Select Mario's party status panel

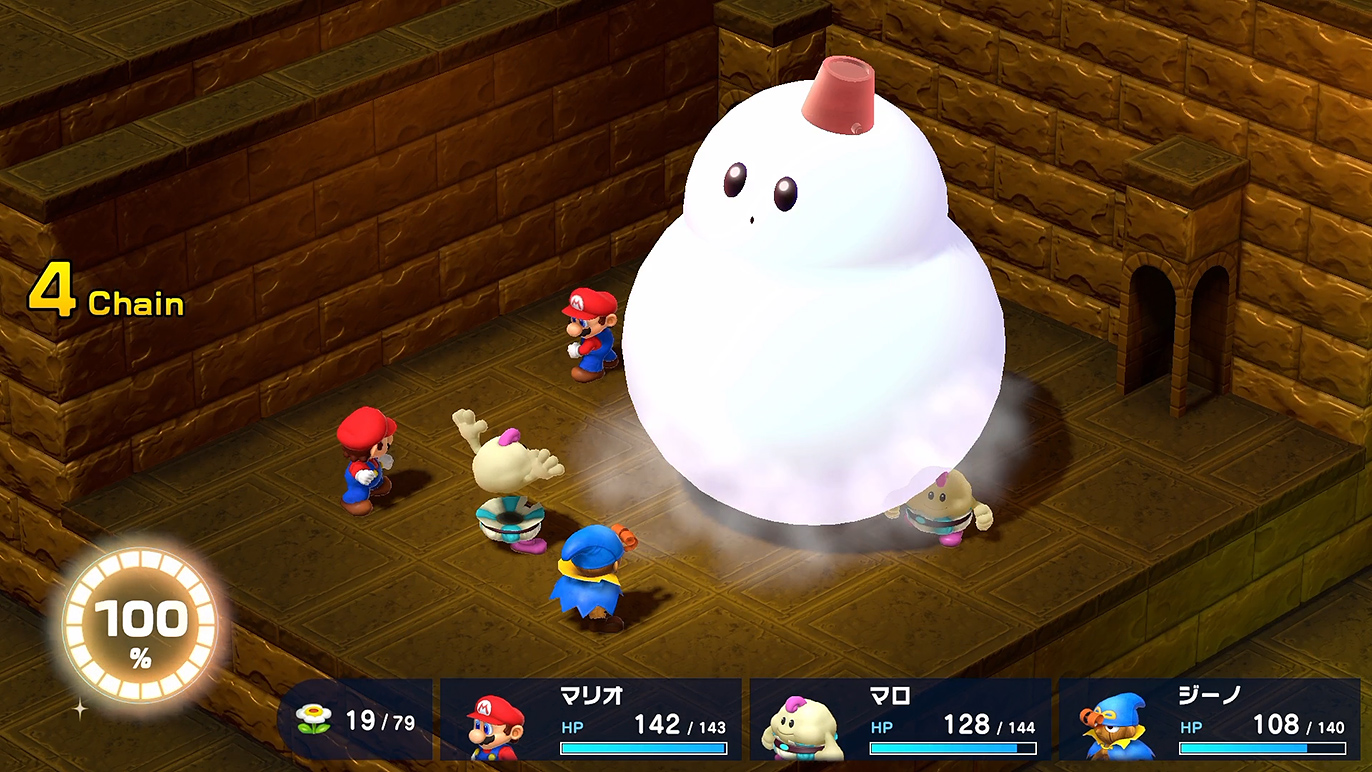click(x=591, y=718)
